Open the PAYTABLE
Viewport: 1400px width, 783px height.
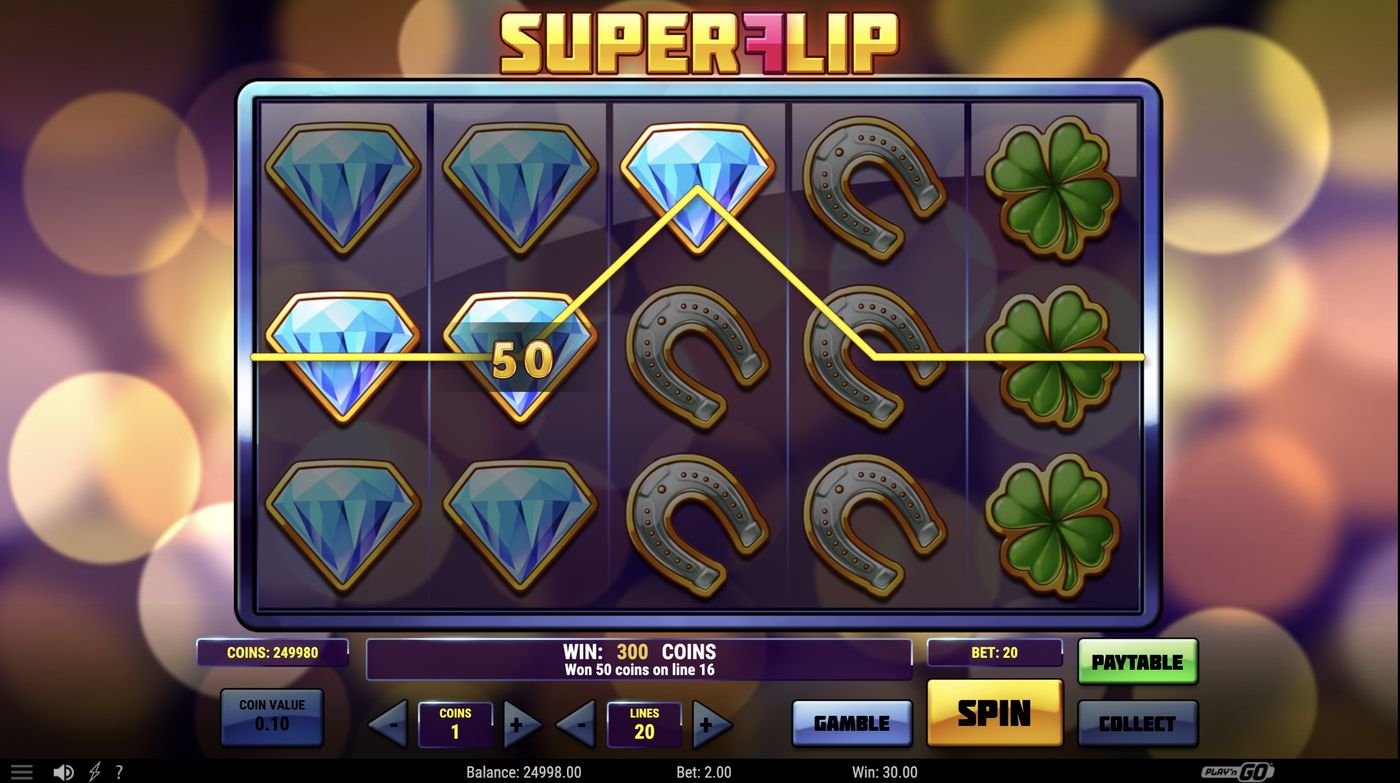(x=1137, y=660)
